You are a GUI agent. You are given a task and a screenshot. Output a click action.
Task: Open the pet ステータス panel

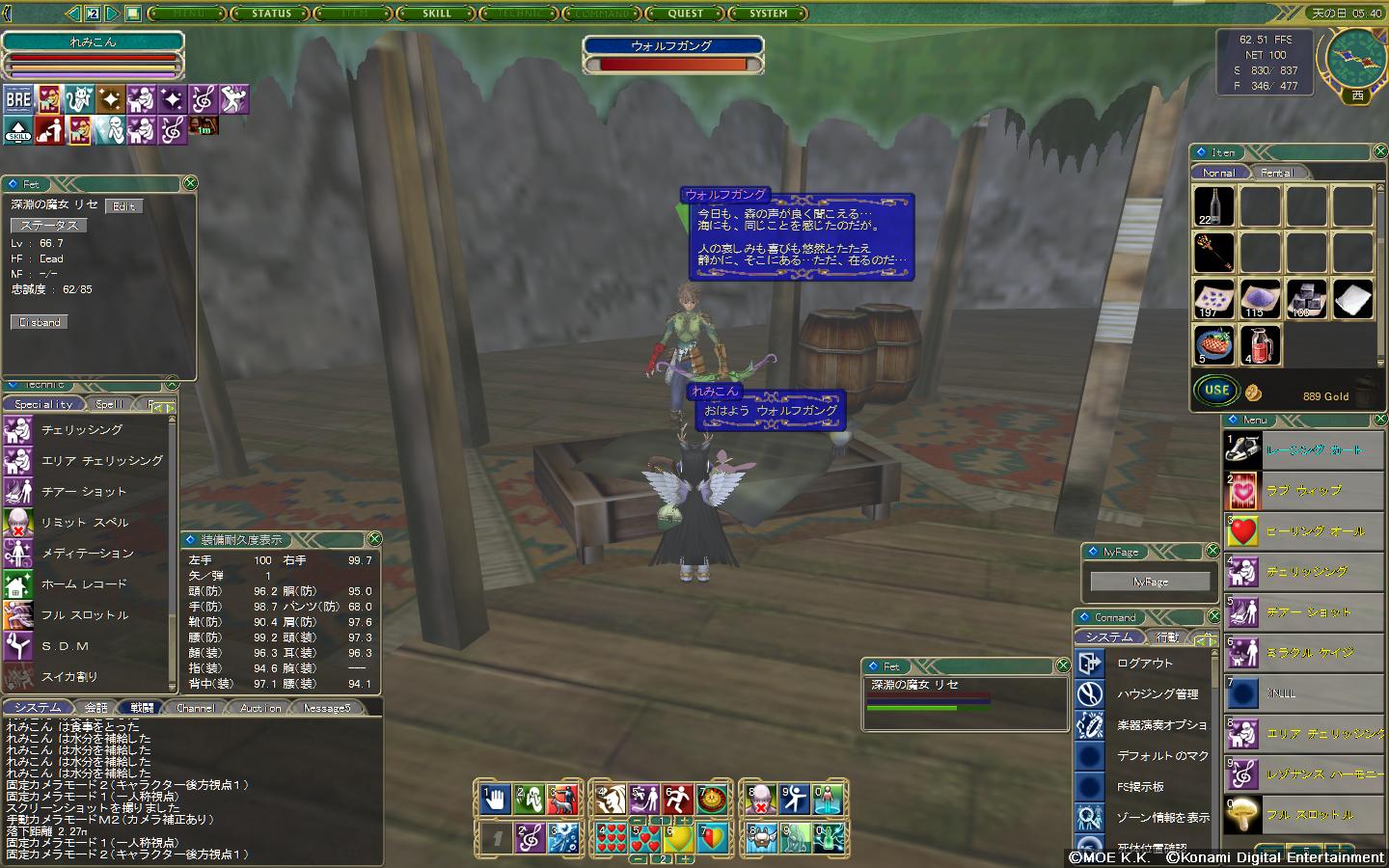pyautogui.click(x=49, y=225)
